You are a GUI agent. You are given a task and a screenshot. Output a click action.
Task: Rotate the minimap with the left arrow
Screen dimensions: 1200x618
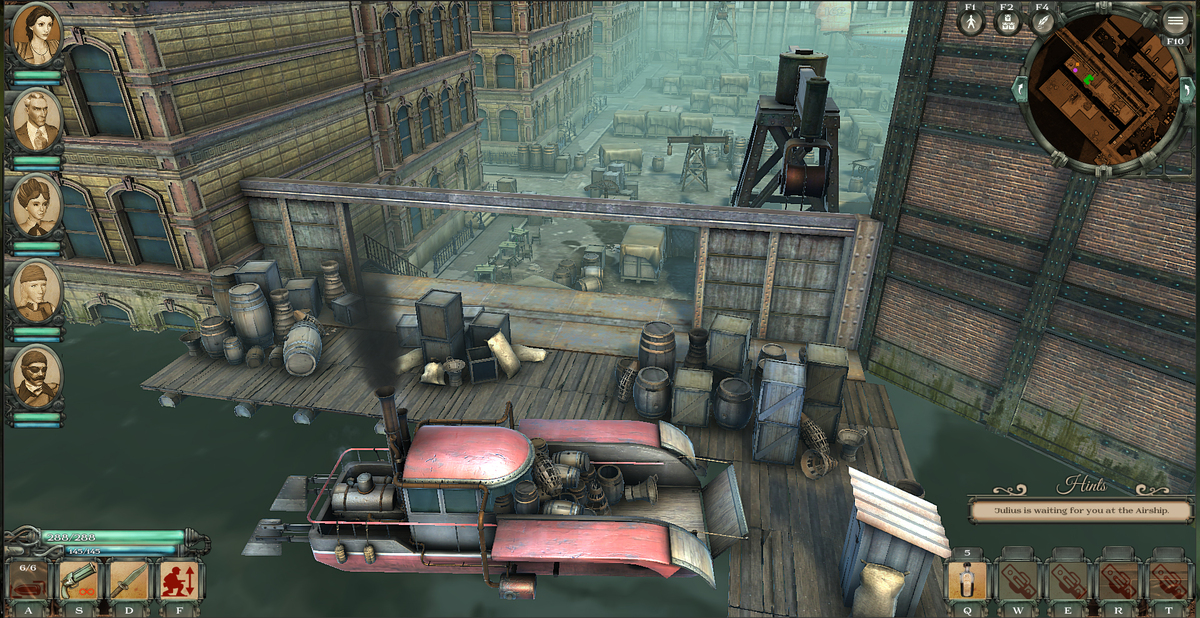click(x=1020, y=90)
